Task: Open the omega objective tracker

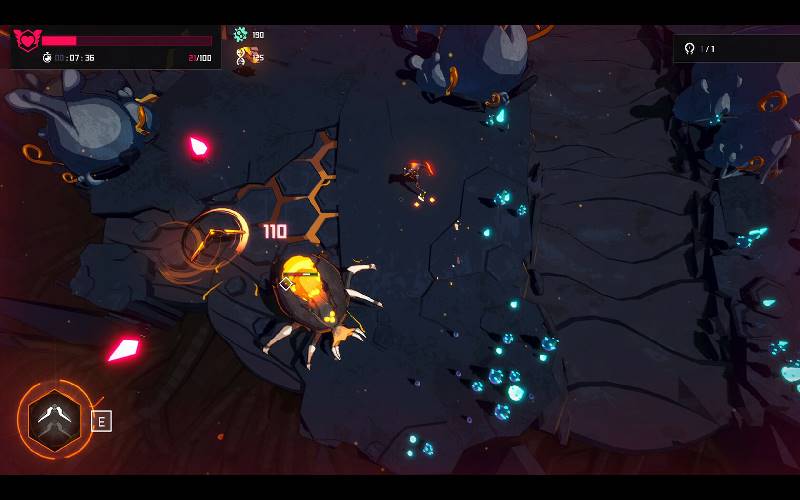Action: (x=689, y=48)
